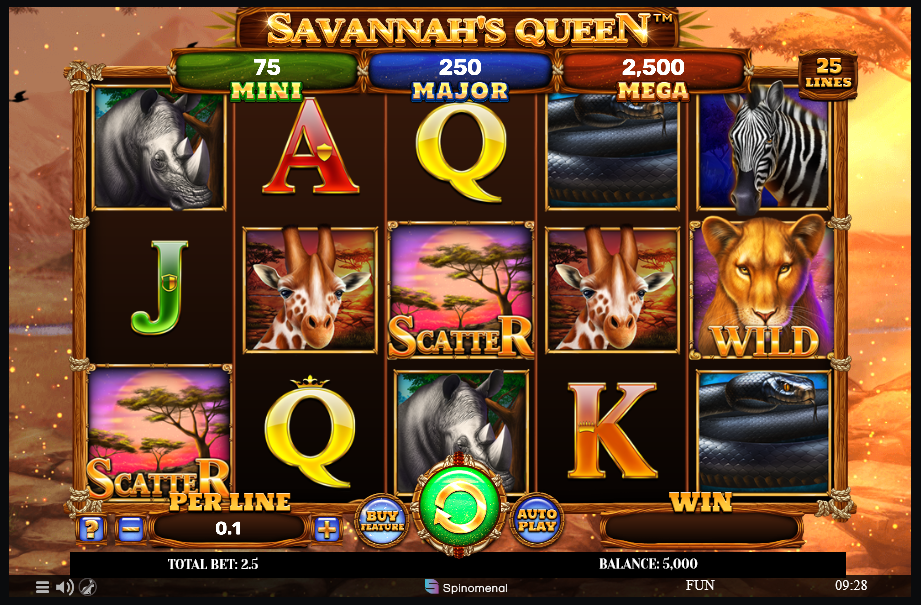The width and height of the screenshot is (921, 605).
Task: Click the turbo mode icon beside speaker
Action: tap(87, 587)
